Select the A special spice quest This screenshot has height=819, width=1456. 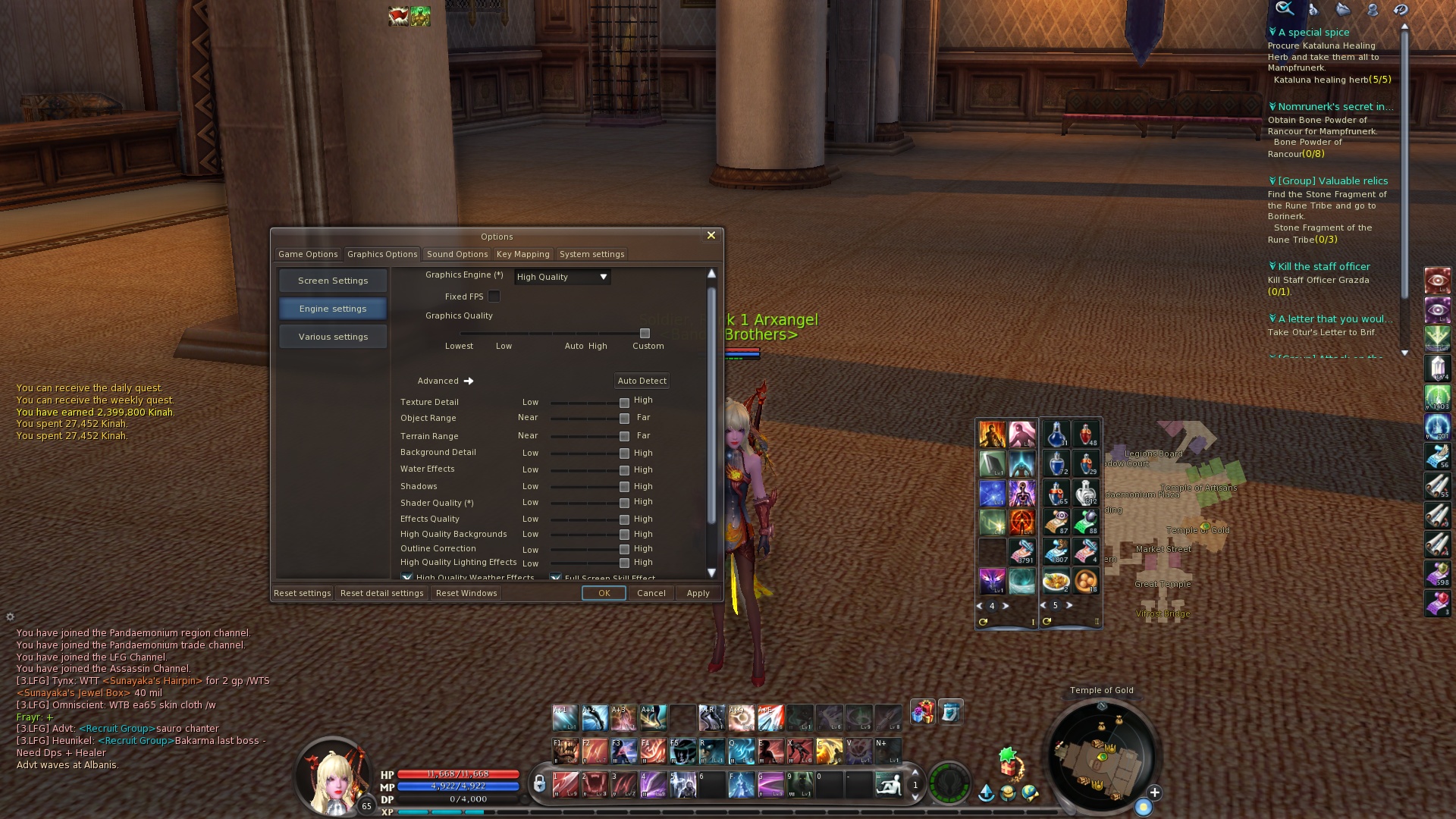coord(1313,33)
